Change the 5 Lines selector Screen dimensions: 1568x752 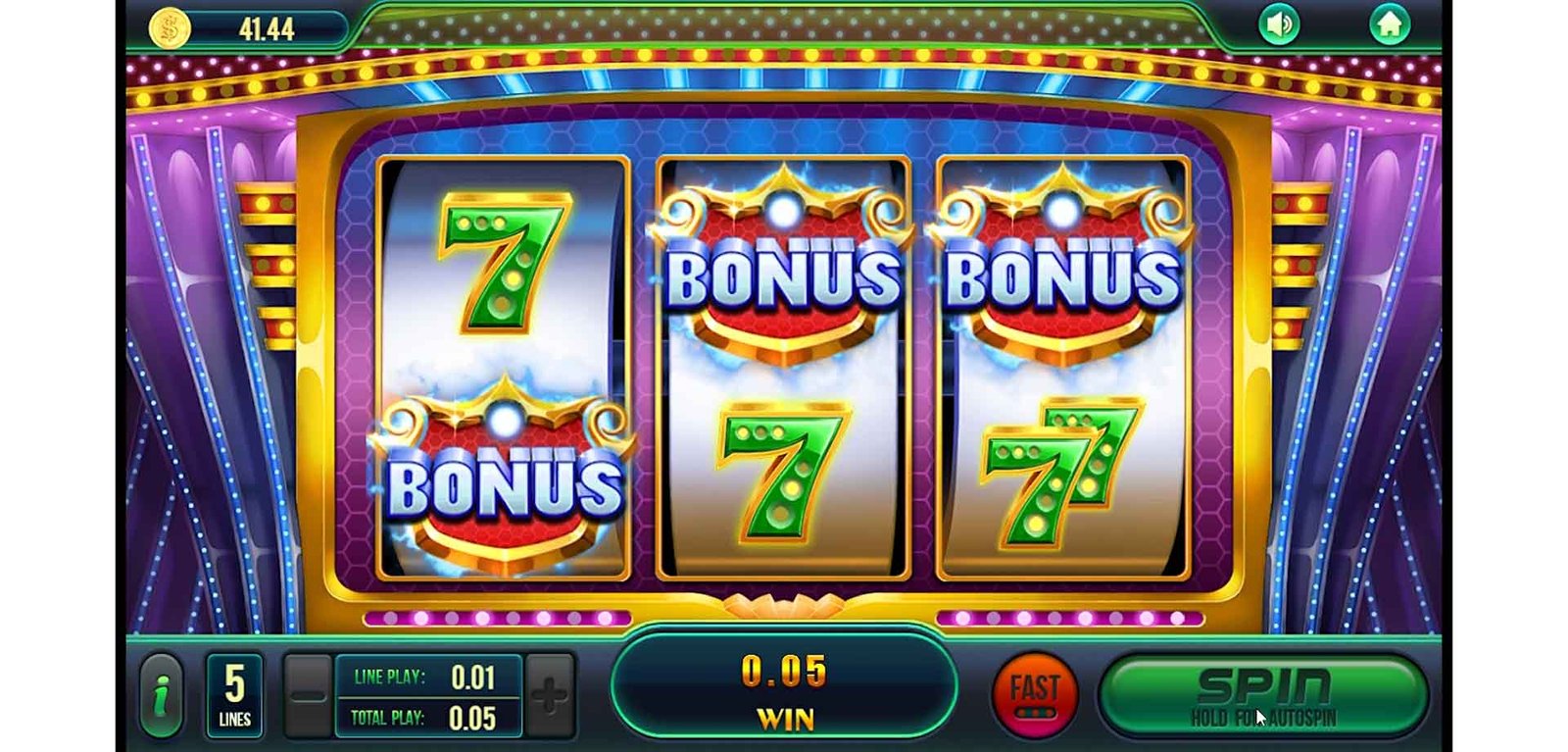pos(234,695)
